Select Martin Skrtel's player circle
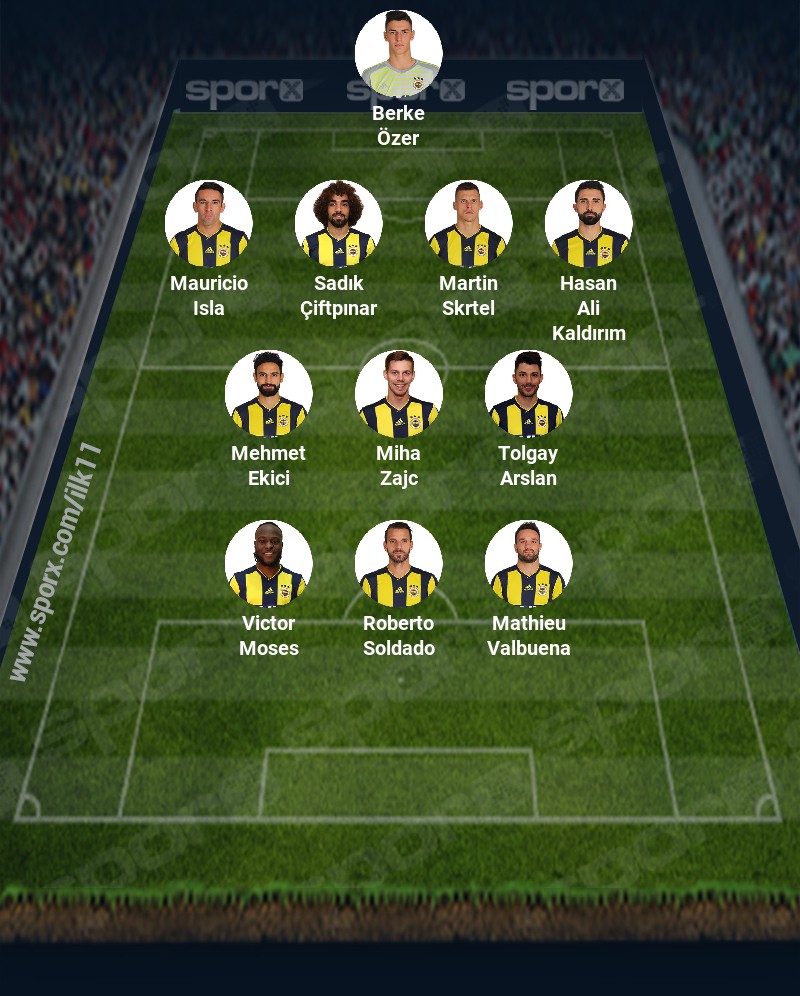Screen dimensions: 800x996 click(x=468, y=224)
